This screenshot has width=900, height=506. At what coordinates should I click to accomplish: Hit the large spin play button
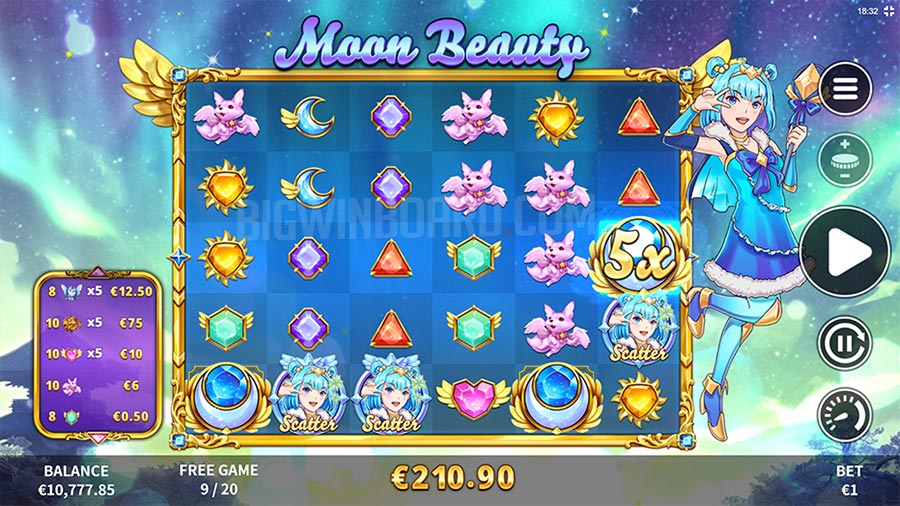(x=845, y=251)
